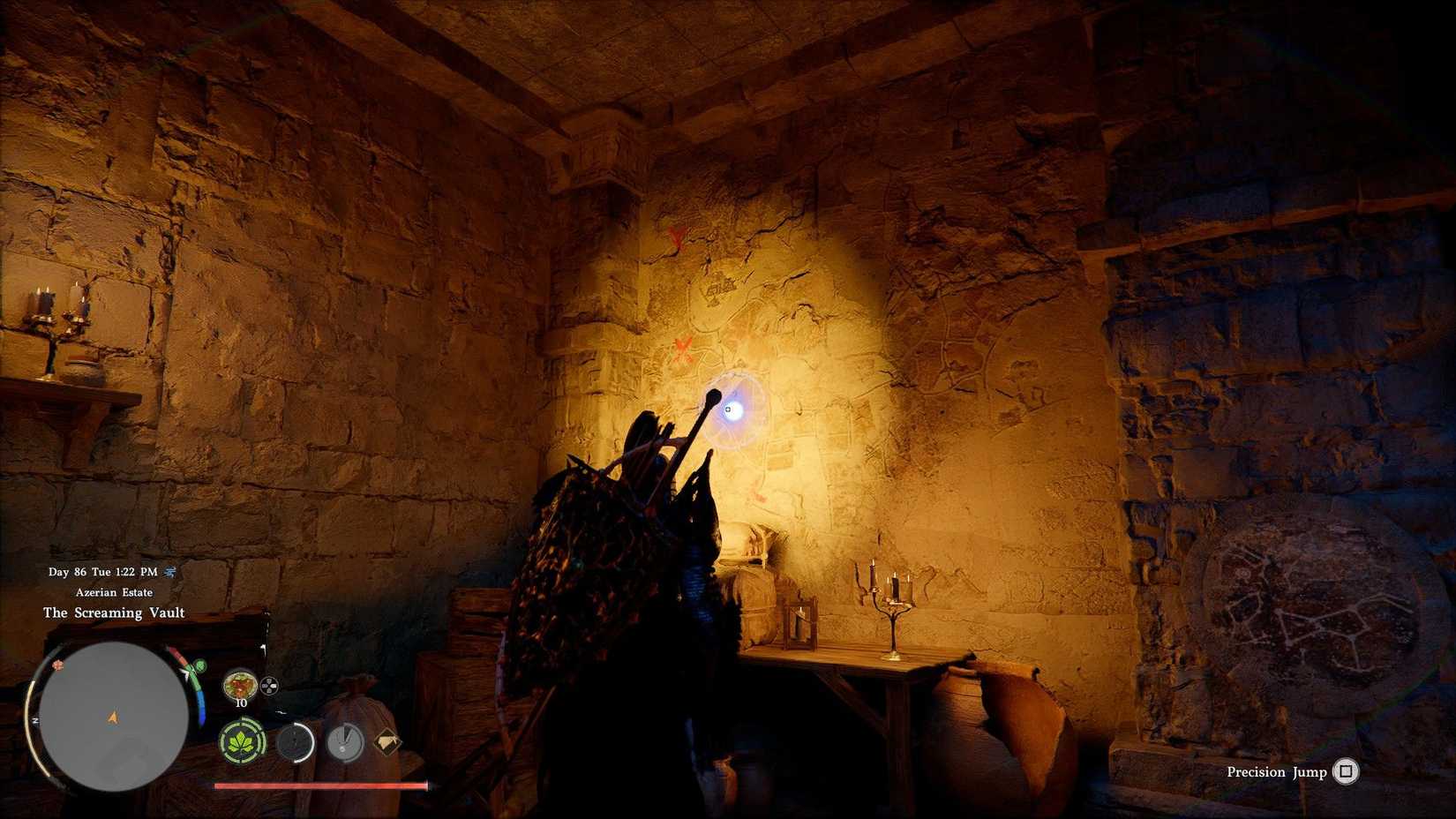Click the orange player arrow on the minimap

pyautogui.click(x=113, y=717)
